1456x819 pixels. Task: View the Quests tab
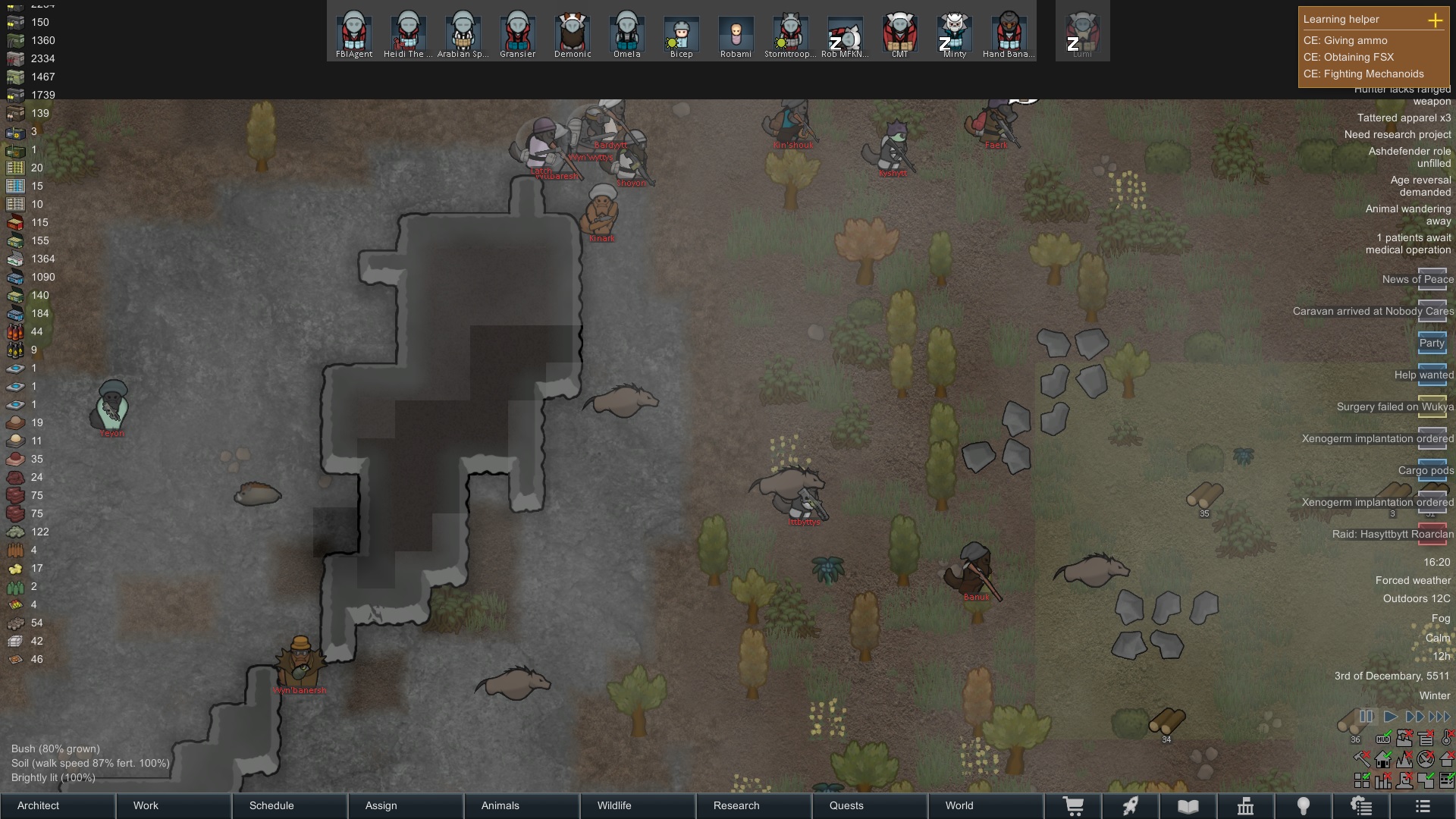point(870,805)
